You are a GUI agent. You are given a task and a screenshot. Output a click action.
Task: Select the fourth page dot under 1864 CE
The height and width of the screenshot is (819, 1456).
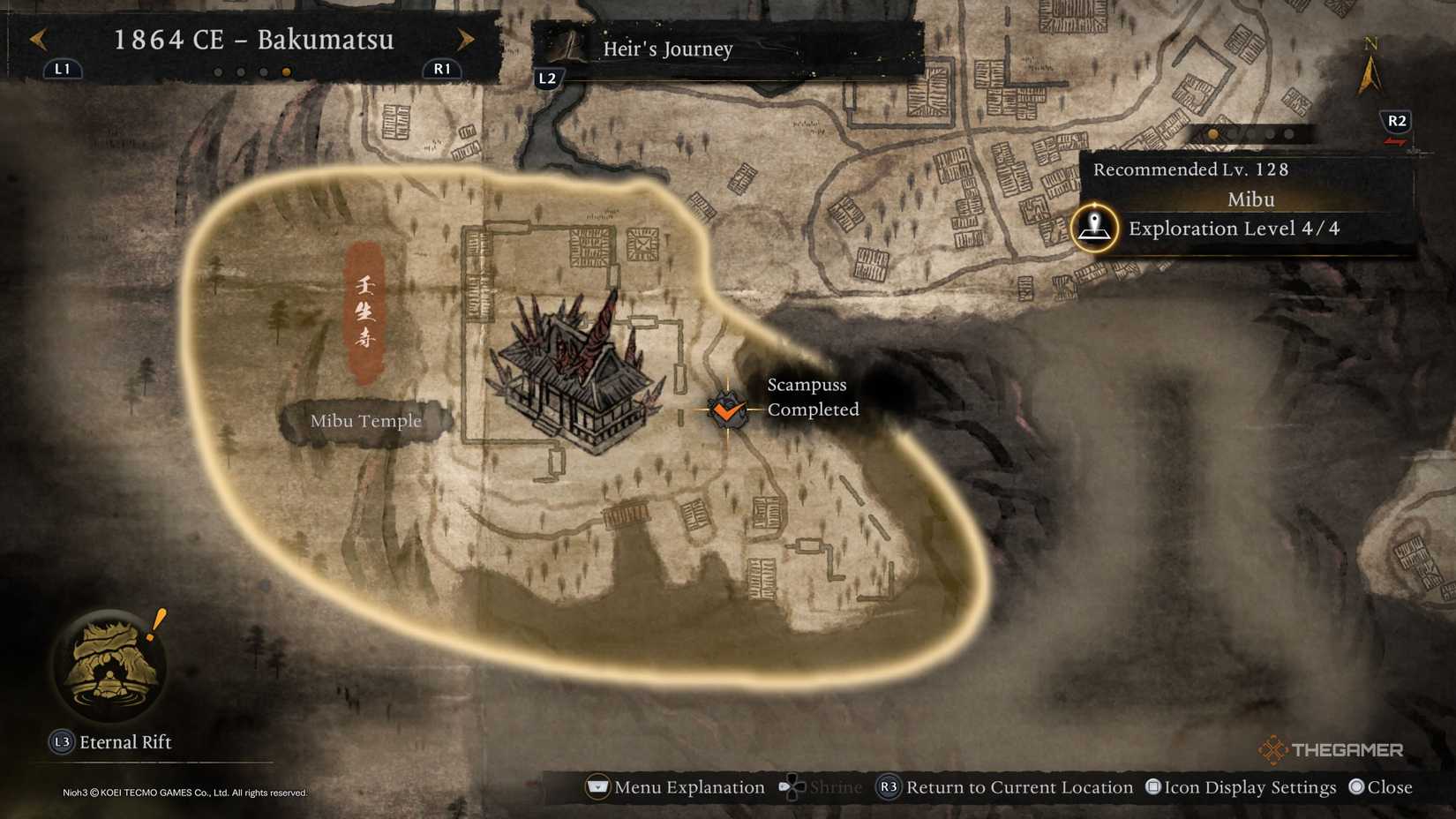[286, 72]
